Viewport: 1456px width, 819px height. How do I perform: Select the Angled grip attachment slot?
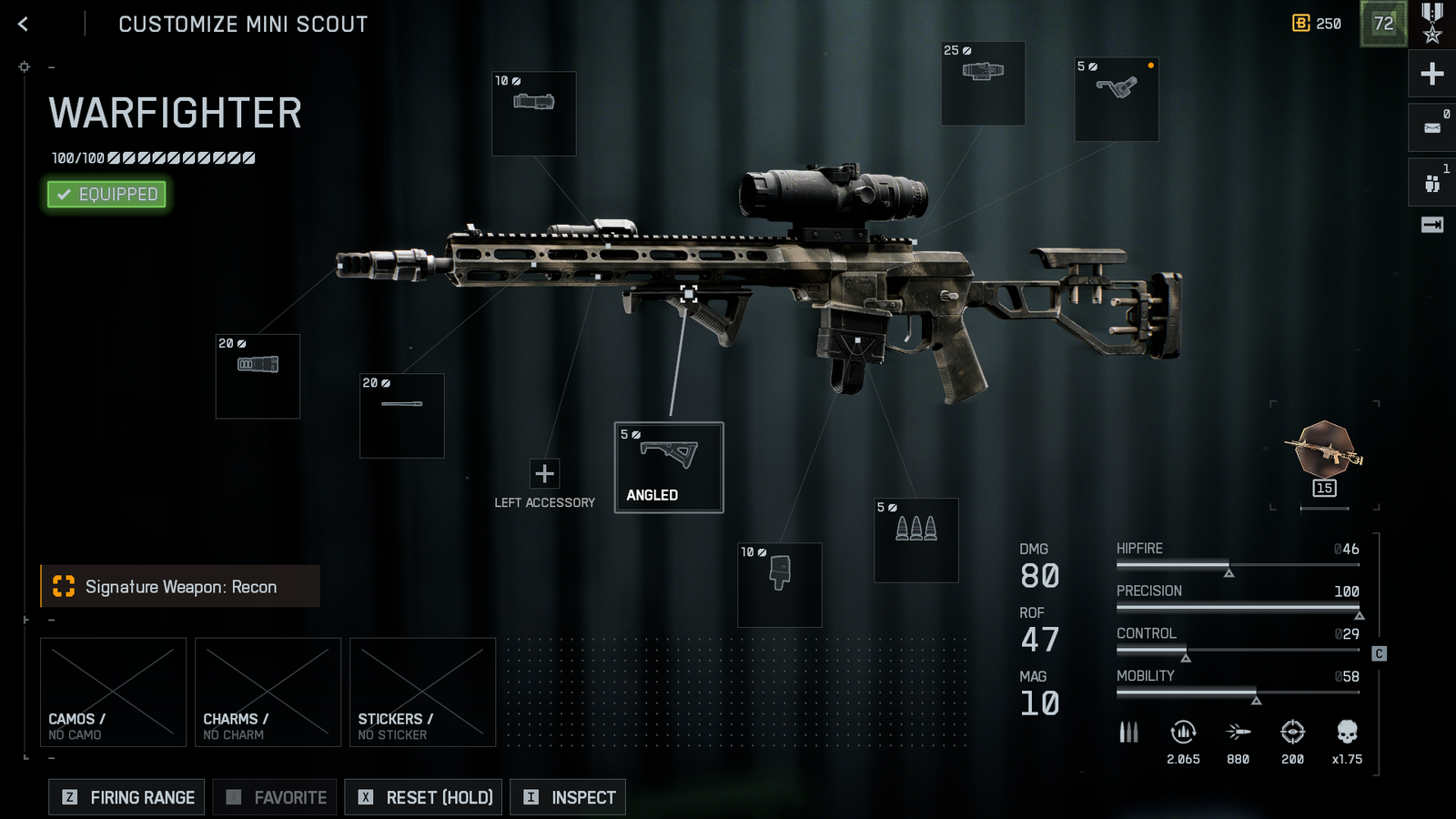tap(669, 467)
